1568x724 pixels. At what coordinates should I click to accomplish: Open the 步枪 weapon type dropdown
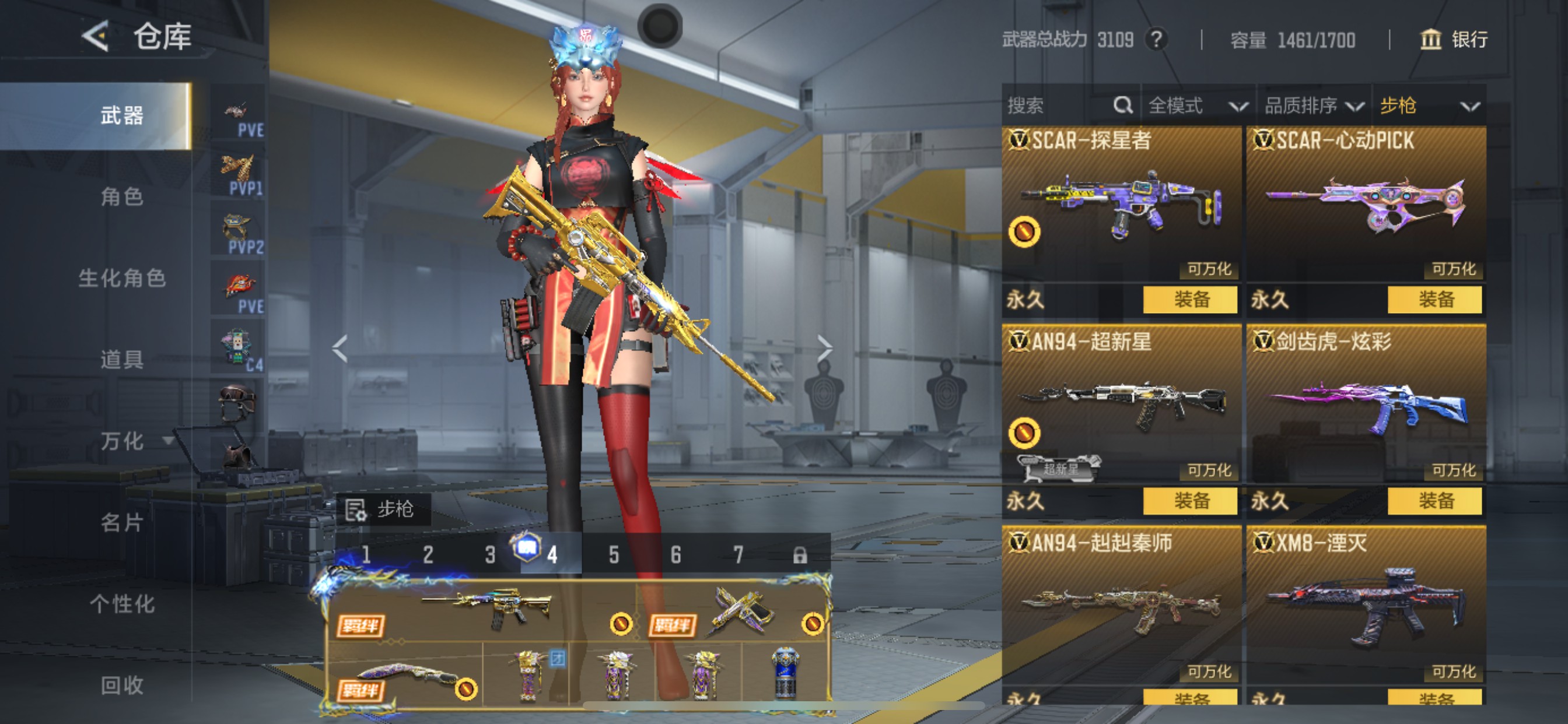point(1429,106)
